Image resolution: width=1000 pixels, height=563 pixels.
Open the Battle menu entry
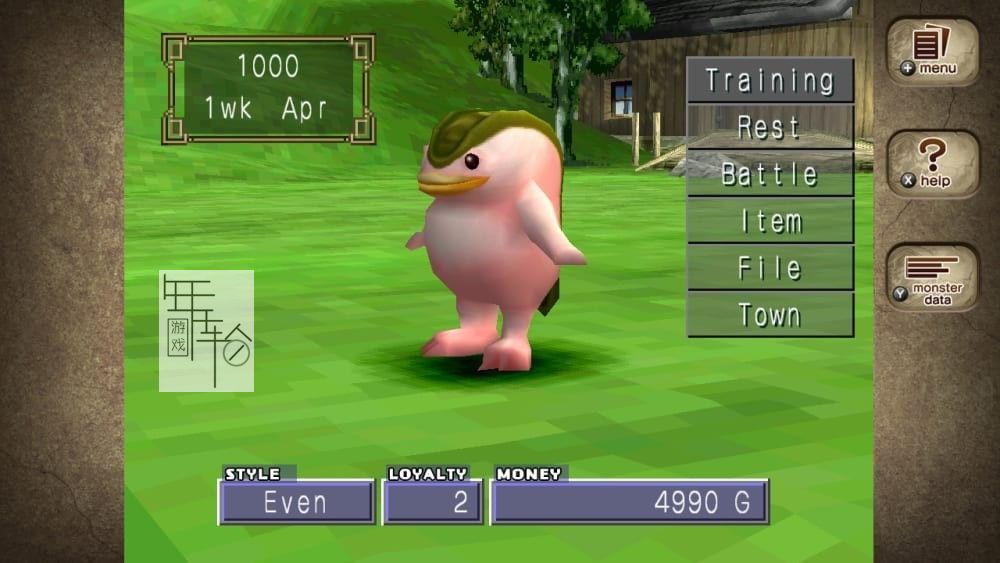(x=769, y=174)
